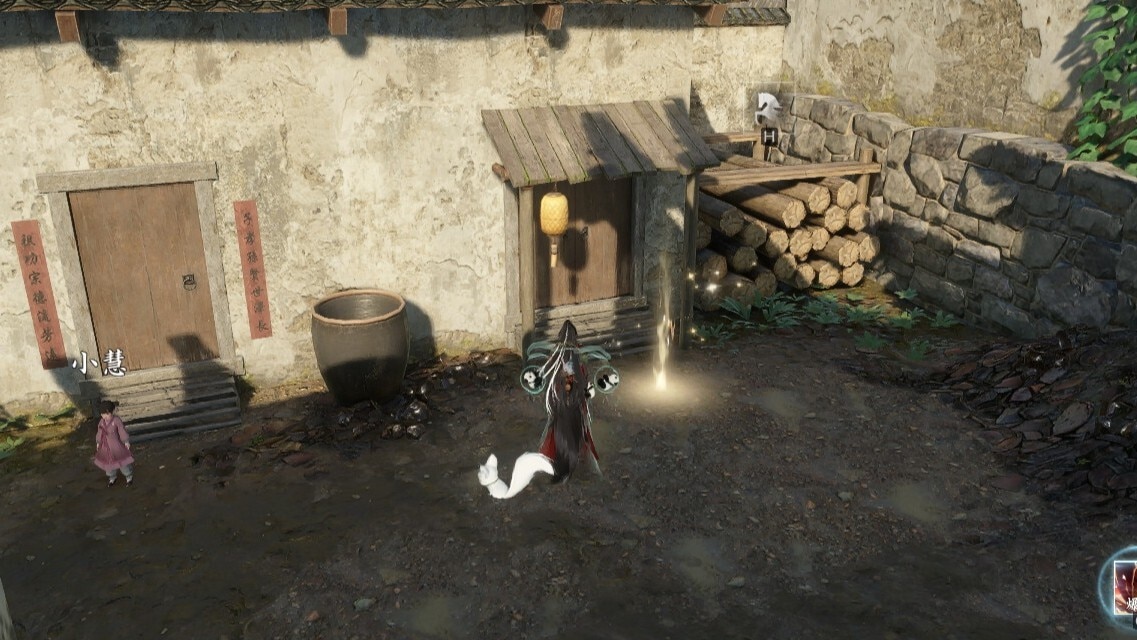Activate the glowing skill icon at screen edge
Viewport: 1137px width, 640px height.
(x=1124, y=585)
